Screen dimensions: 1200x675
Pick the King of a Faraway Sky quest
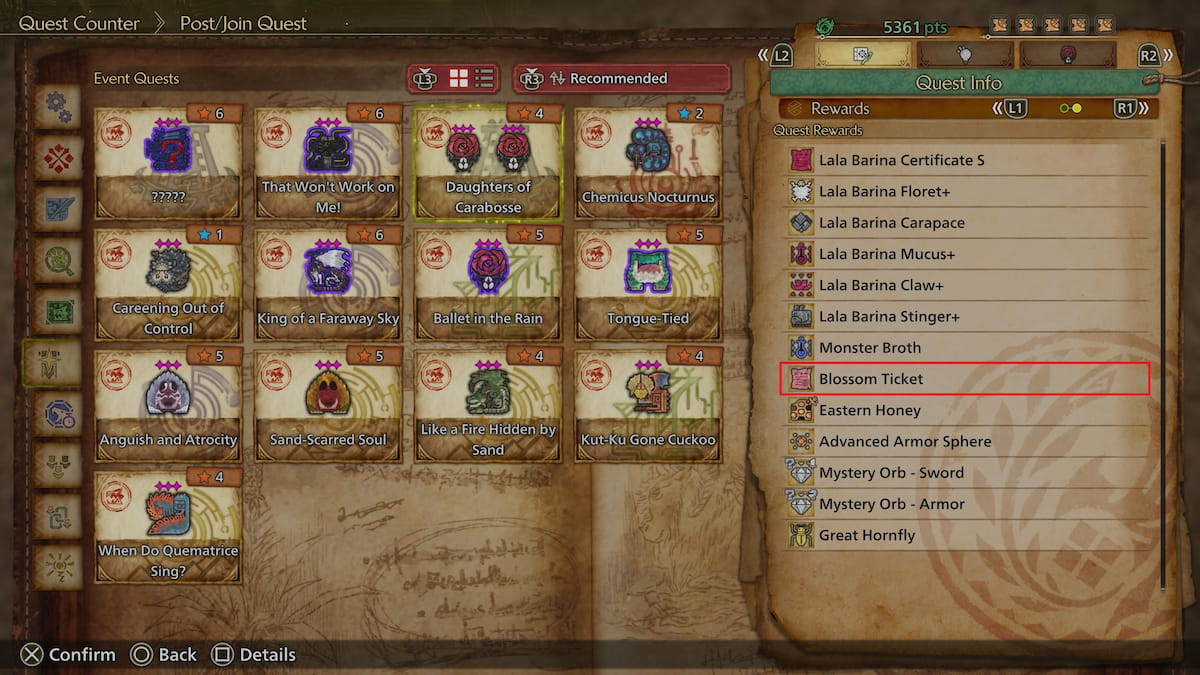[328, 284]
